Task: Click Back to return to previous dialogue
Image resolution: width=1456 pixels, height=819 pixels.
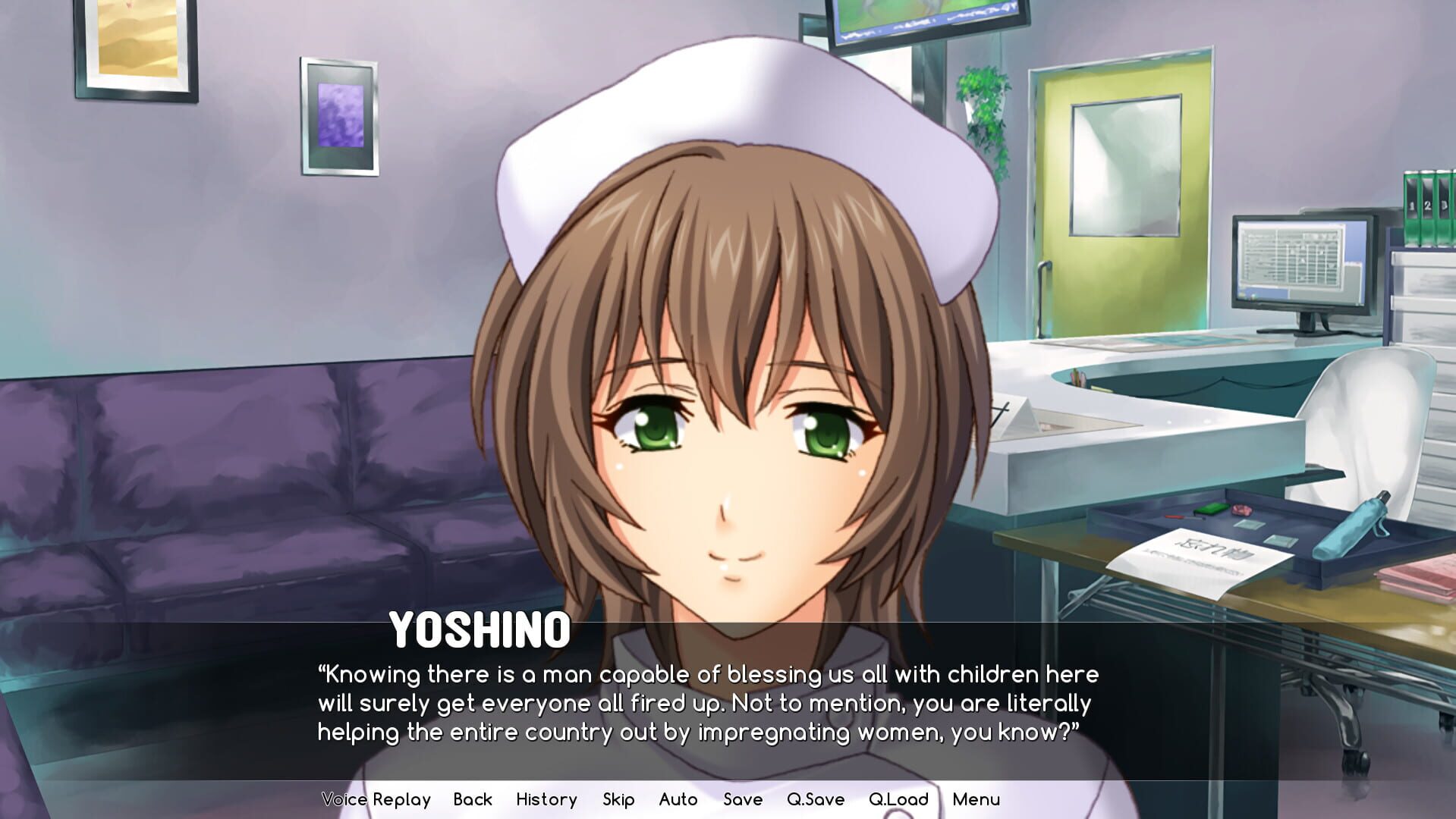Action: tap(473, 799)
